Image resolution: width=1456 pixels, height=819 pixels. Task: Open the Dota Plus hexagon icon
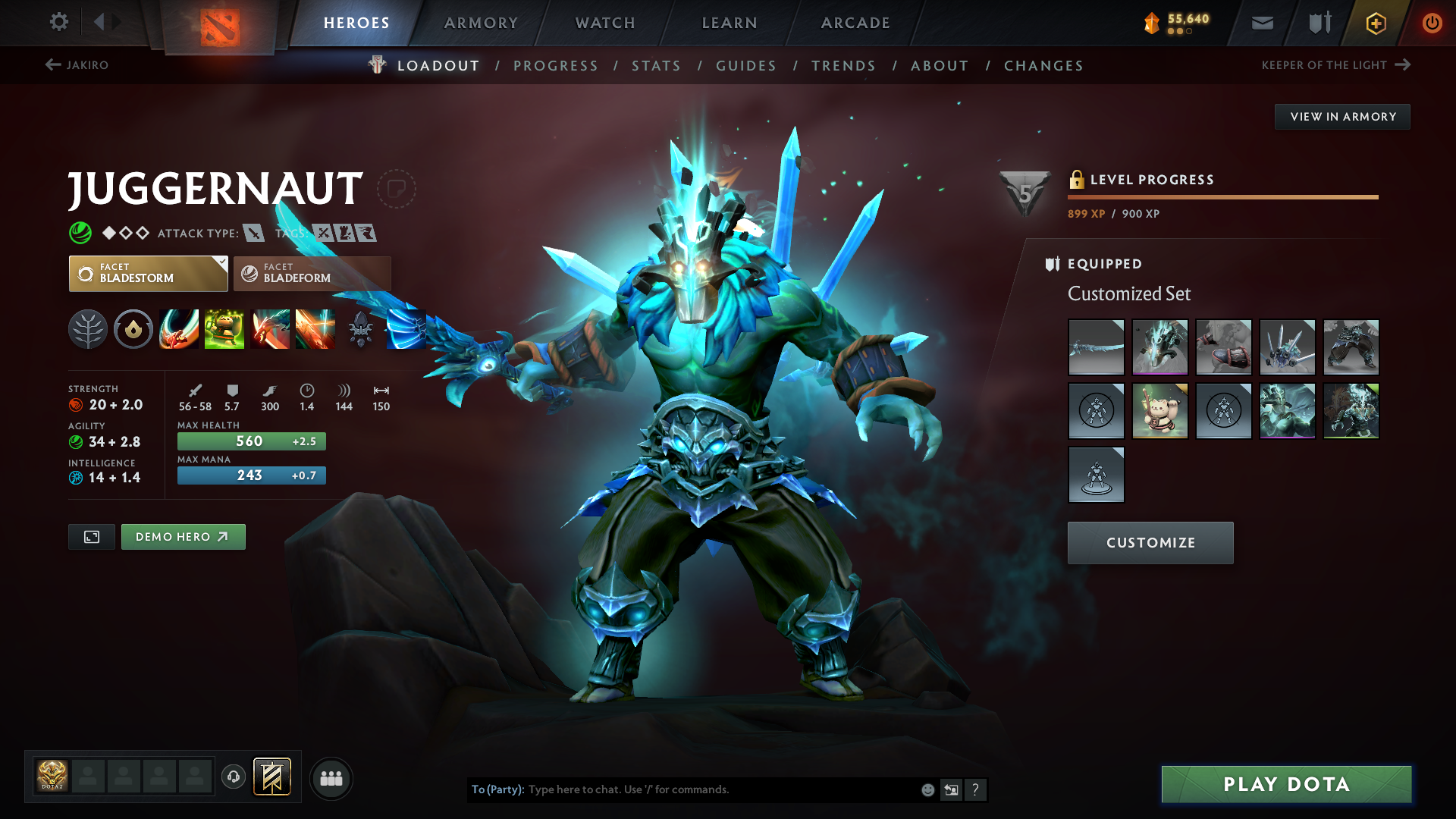click(1375, 23)
